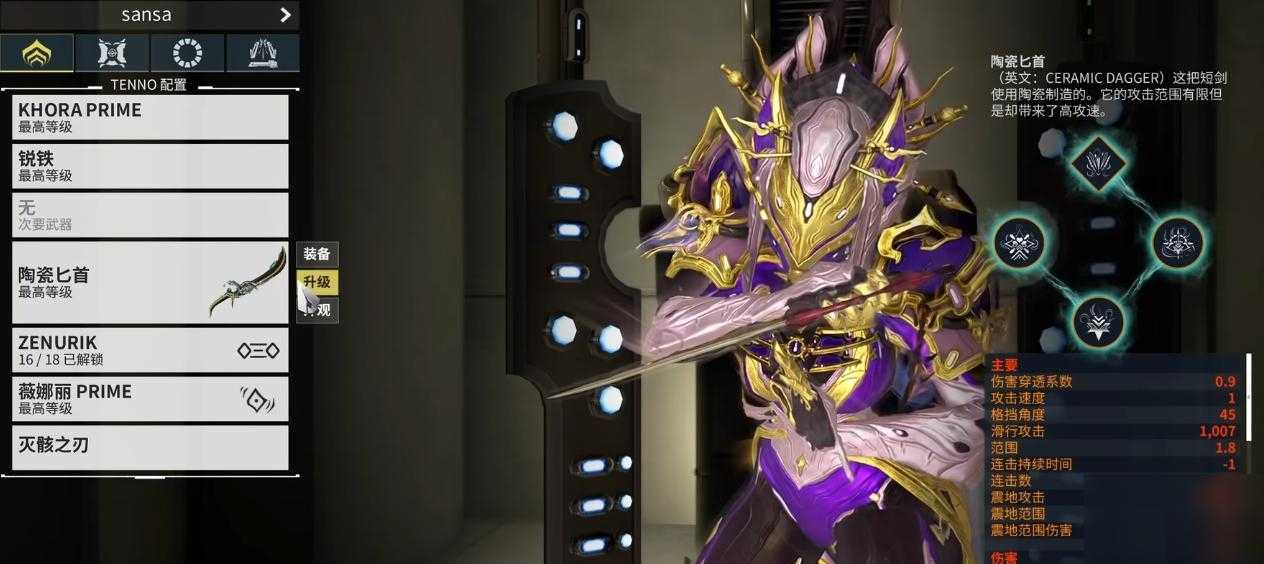Select the KHORA PRIME warframe row
This screenshot has width=1264, height=564.
point(150,117)
